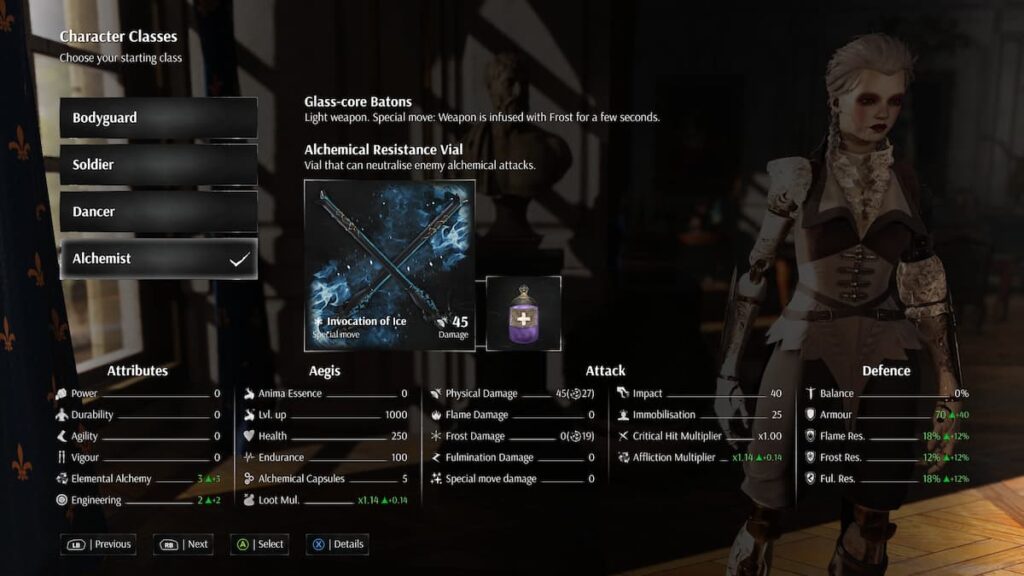Select the Alchemist class

coord(158,259)
